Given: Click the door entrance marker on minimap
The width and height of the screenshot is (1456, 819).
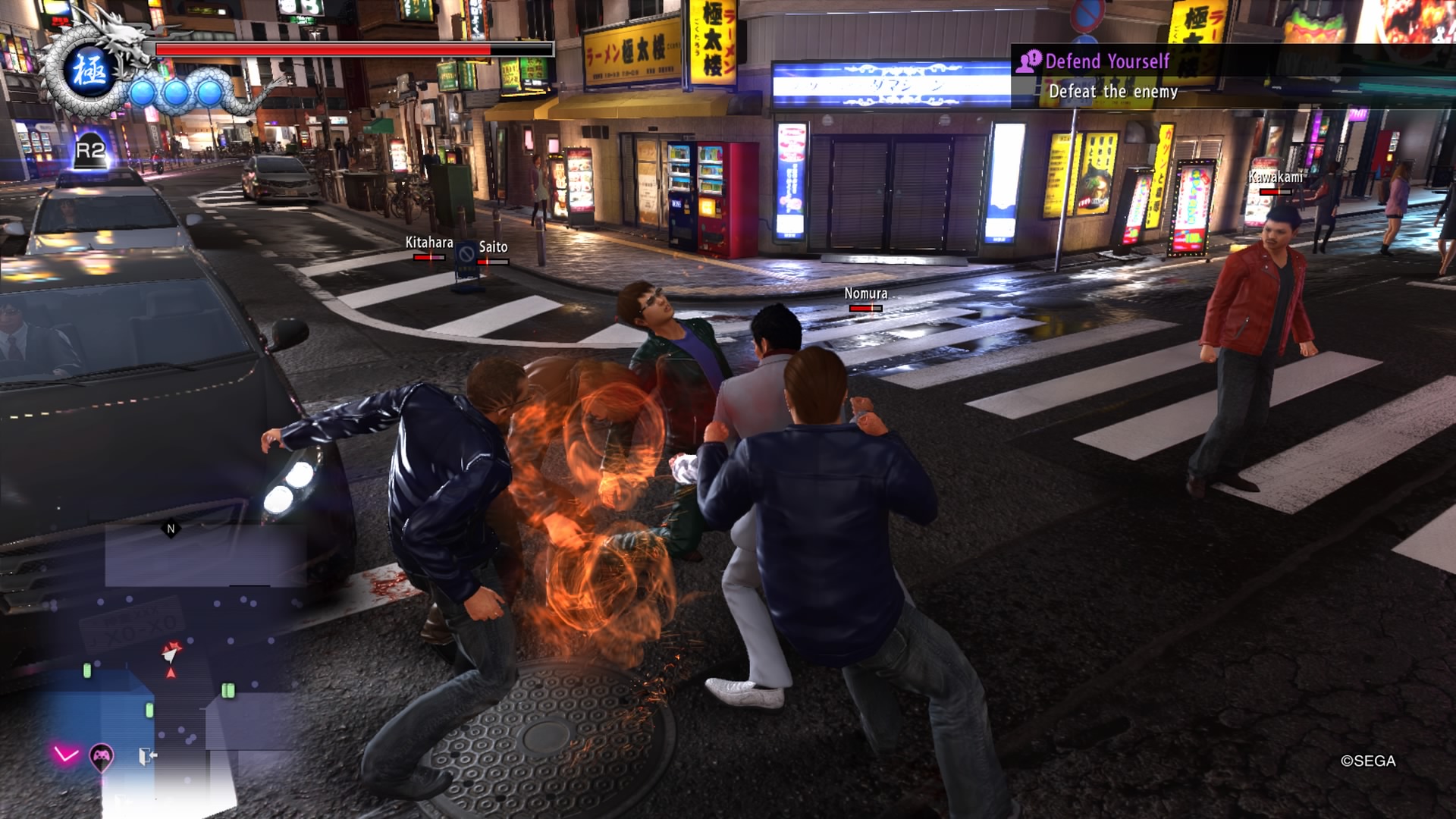Looking at the screenshot, I should pos(147,755).
